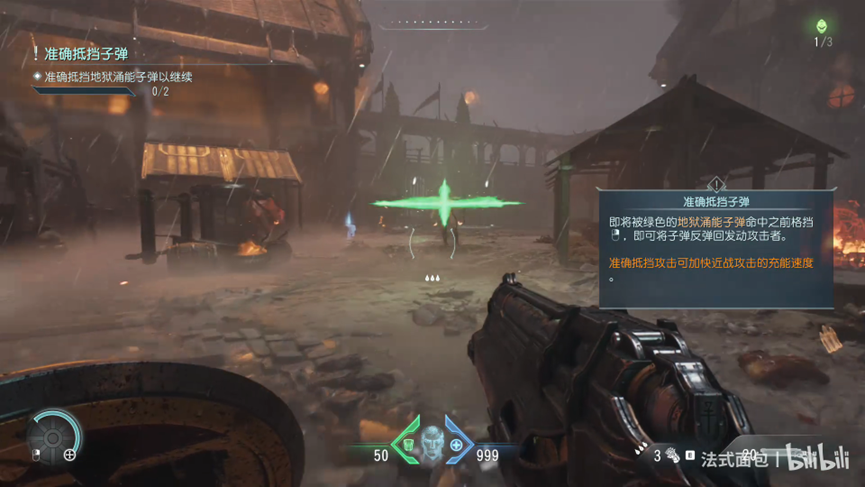Click the 准确抵挡子弹 objective tracker title

point(85,53)
